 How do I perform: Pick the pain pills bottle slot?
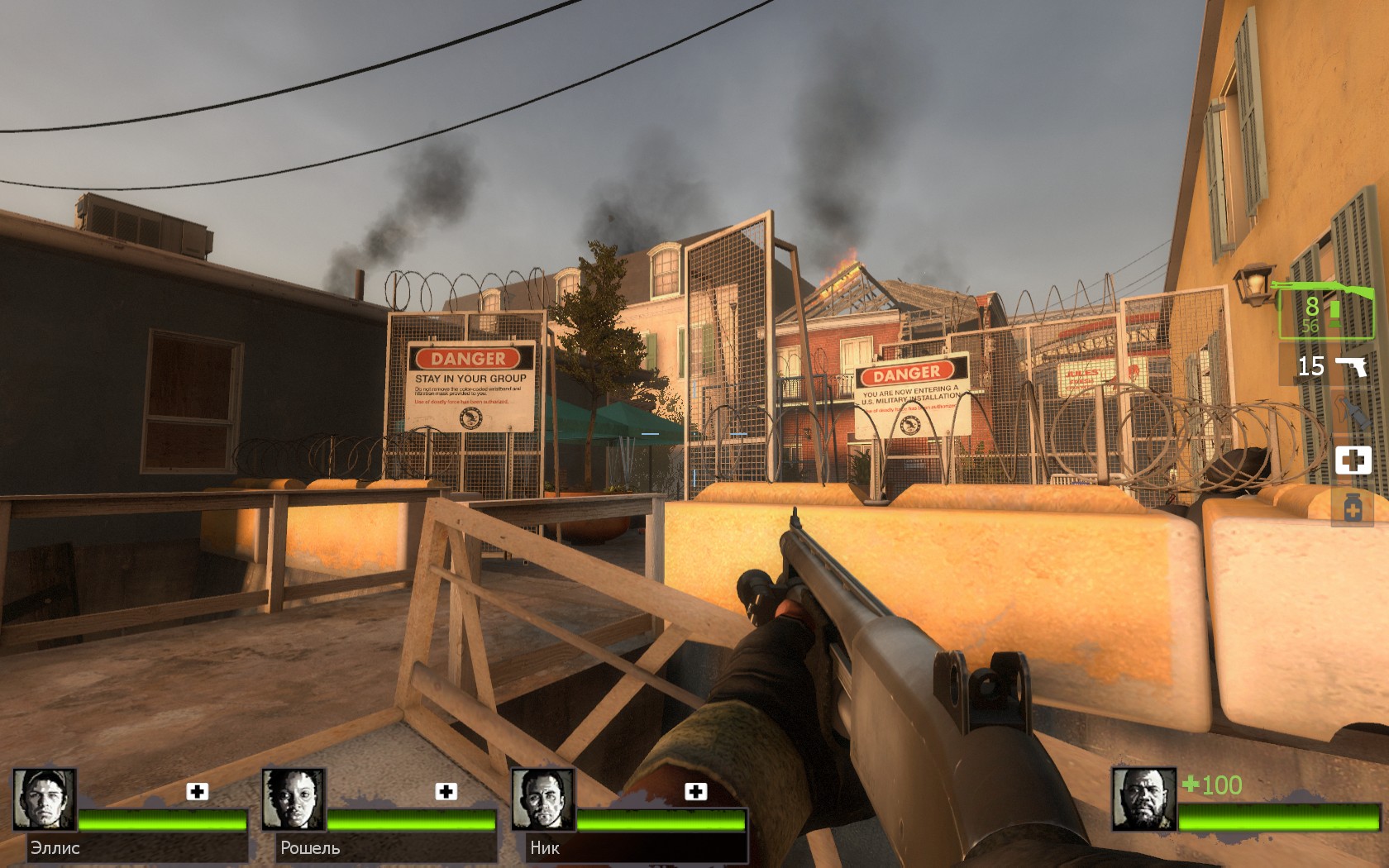click(1353, 507)
